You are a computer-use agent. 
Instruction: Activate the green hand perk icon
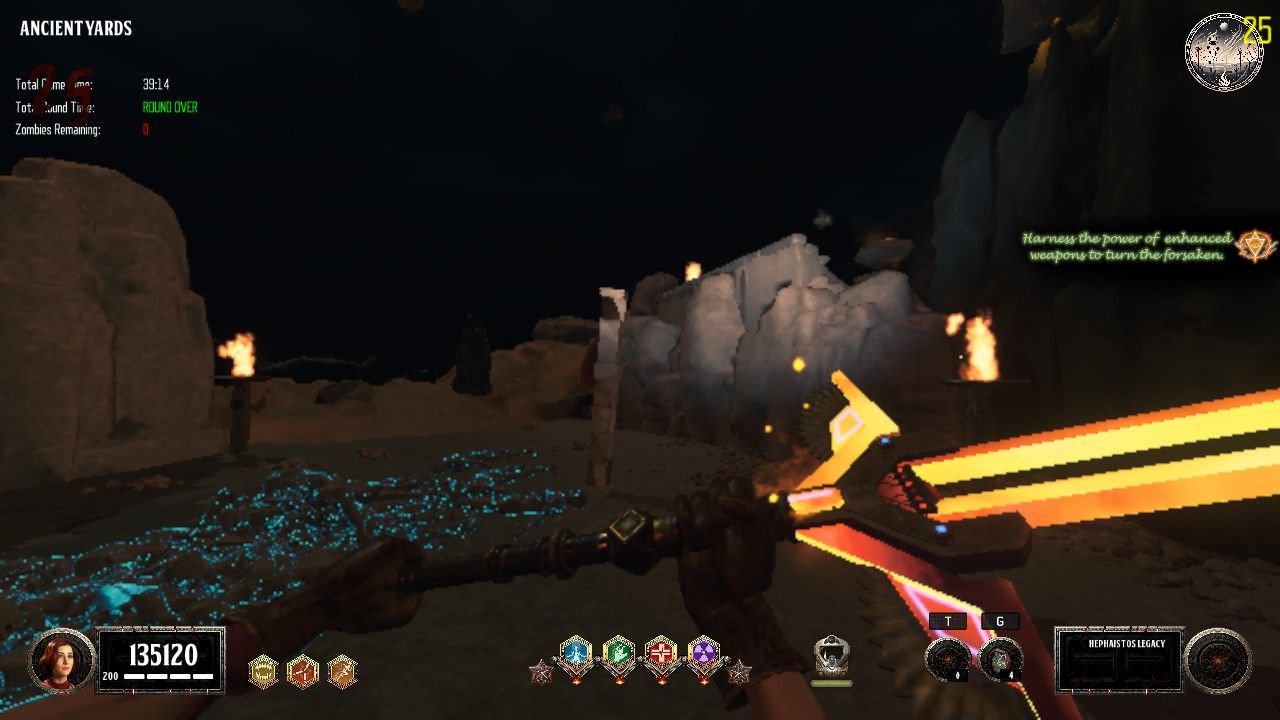619,654
